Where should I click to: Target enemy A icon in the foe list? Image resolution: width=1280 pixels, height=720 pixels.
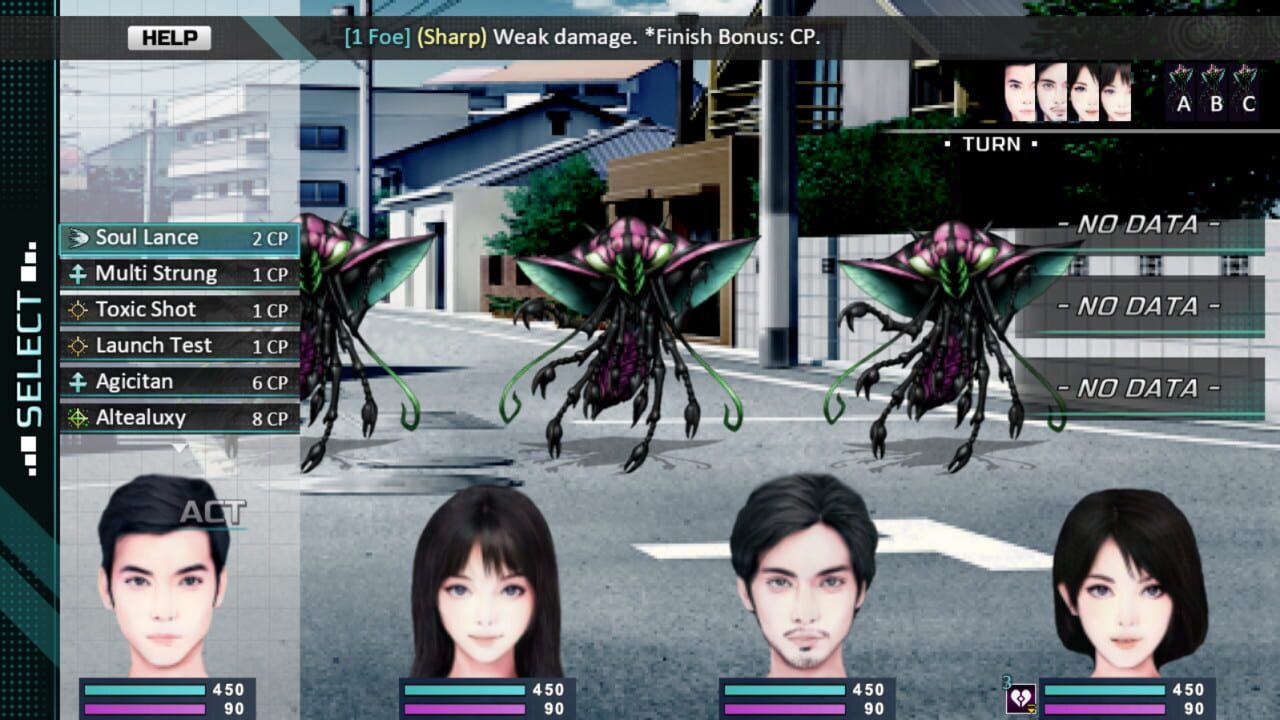(1184, 90)
